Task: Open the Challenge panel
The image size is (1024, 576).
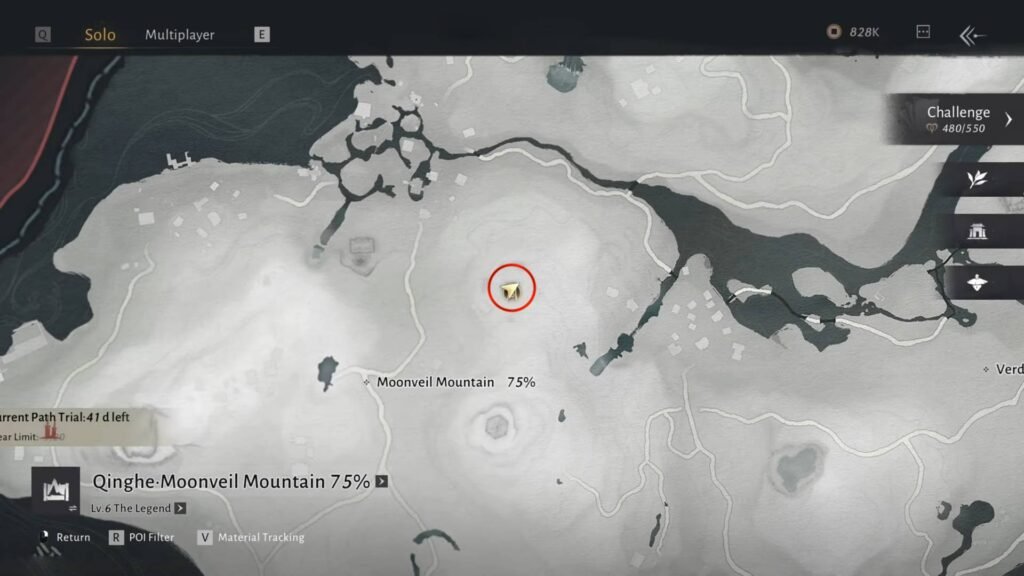Action: (958, 119)
